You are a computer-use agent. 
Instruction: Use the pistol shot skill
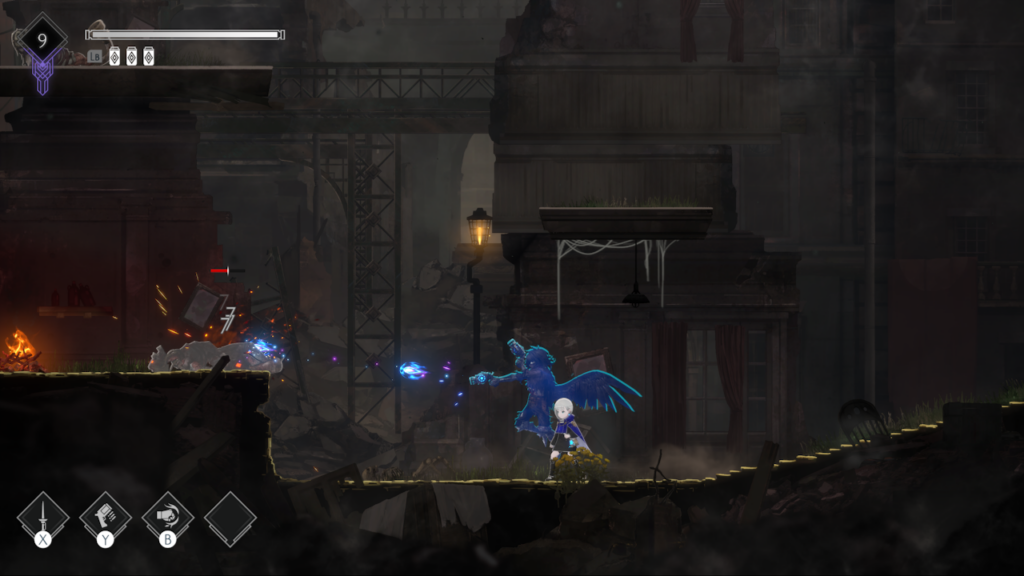105,517
